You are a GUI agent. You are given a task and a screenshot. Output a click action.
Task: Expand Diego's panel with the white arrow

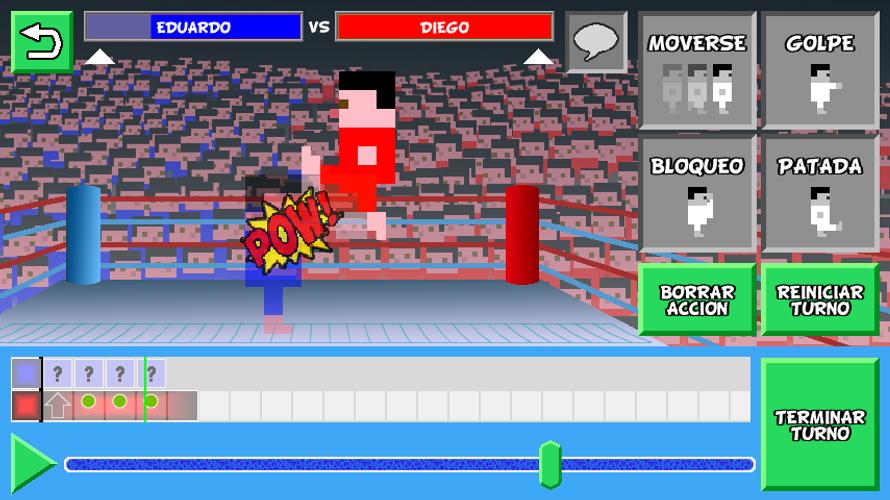[538, 57]
